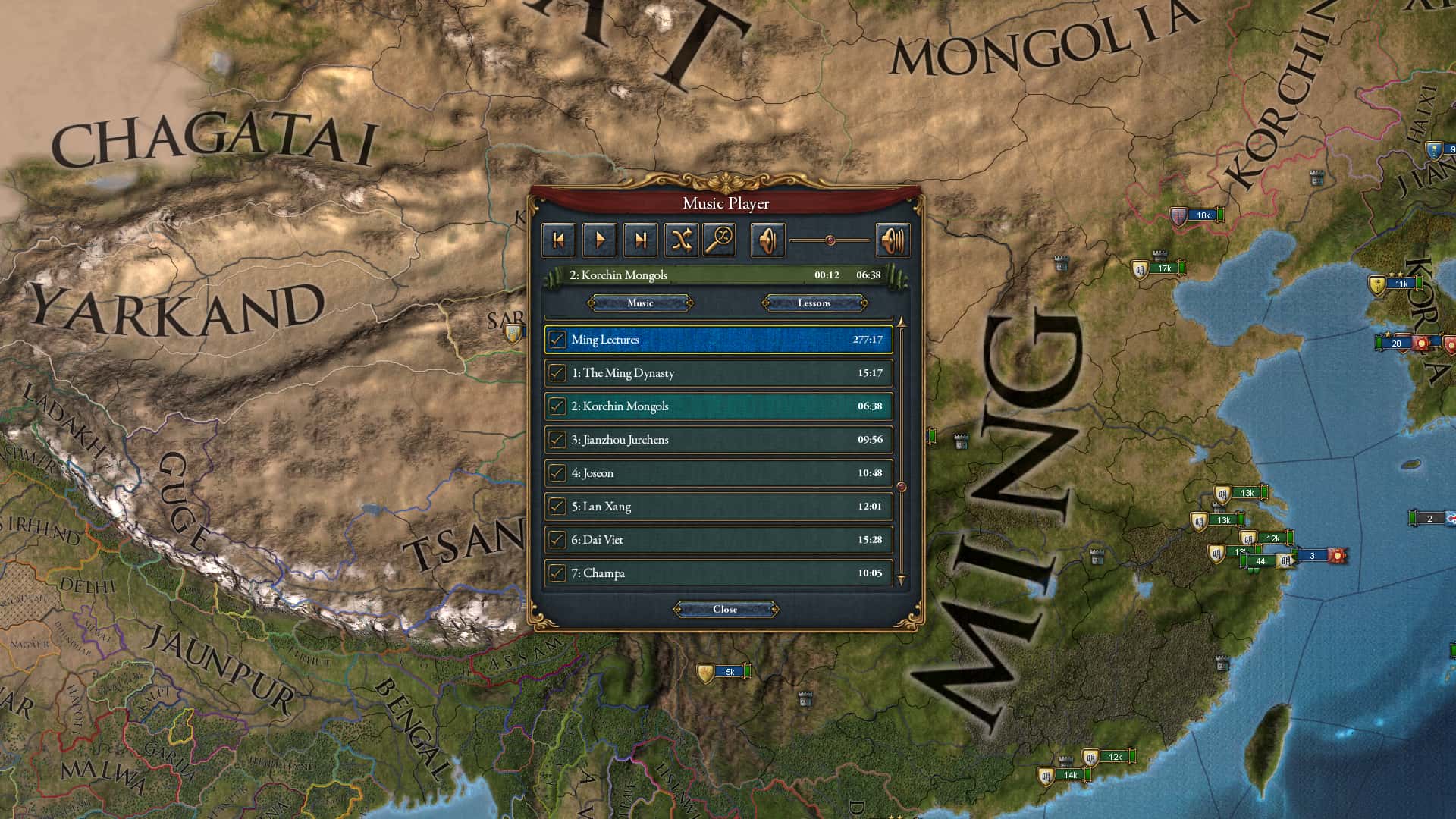Switch to the Lessons tab
The width and height of the screenshot is (1456, 819).
pos(813,303)
